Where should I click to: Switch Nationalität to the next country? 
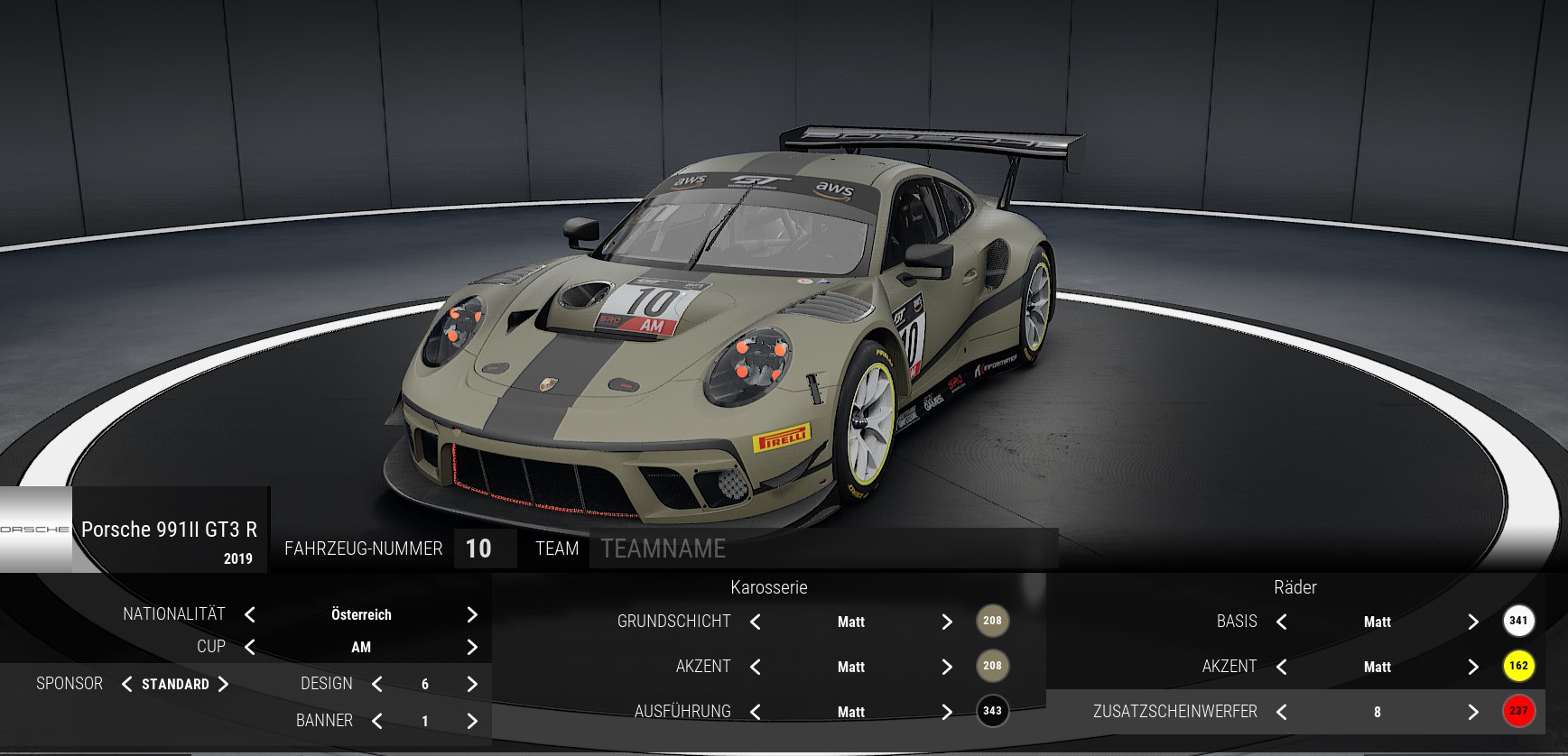[472, 614]
